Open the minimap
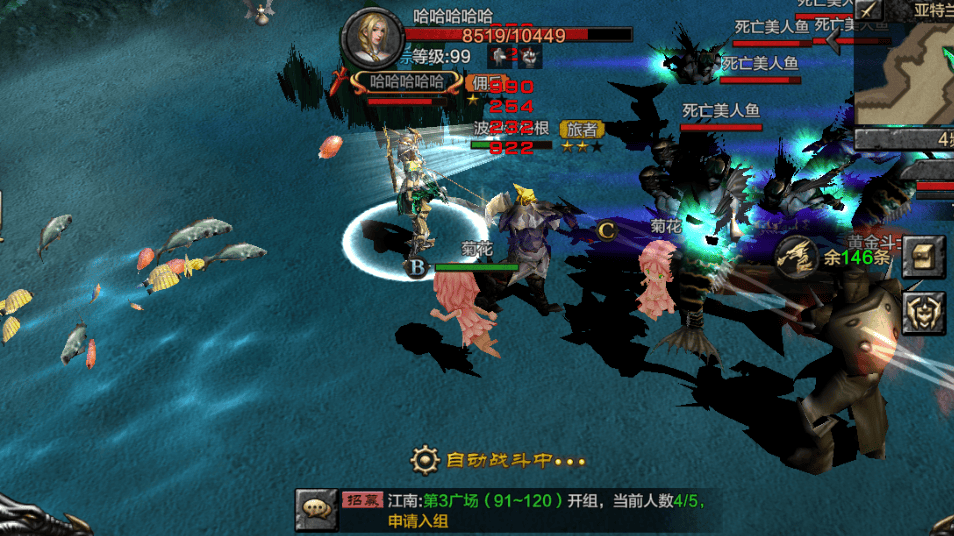 [x=905, y=72]
